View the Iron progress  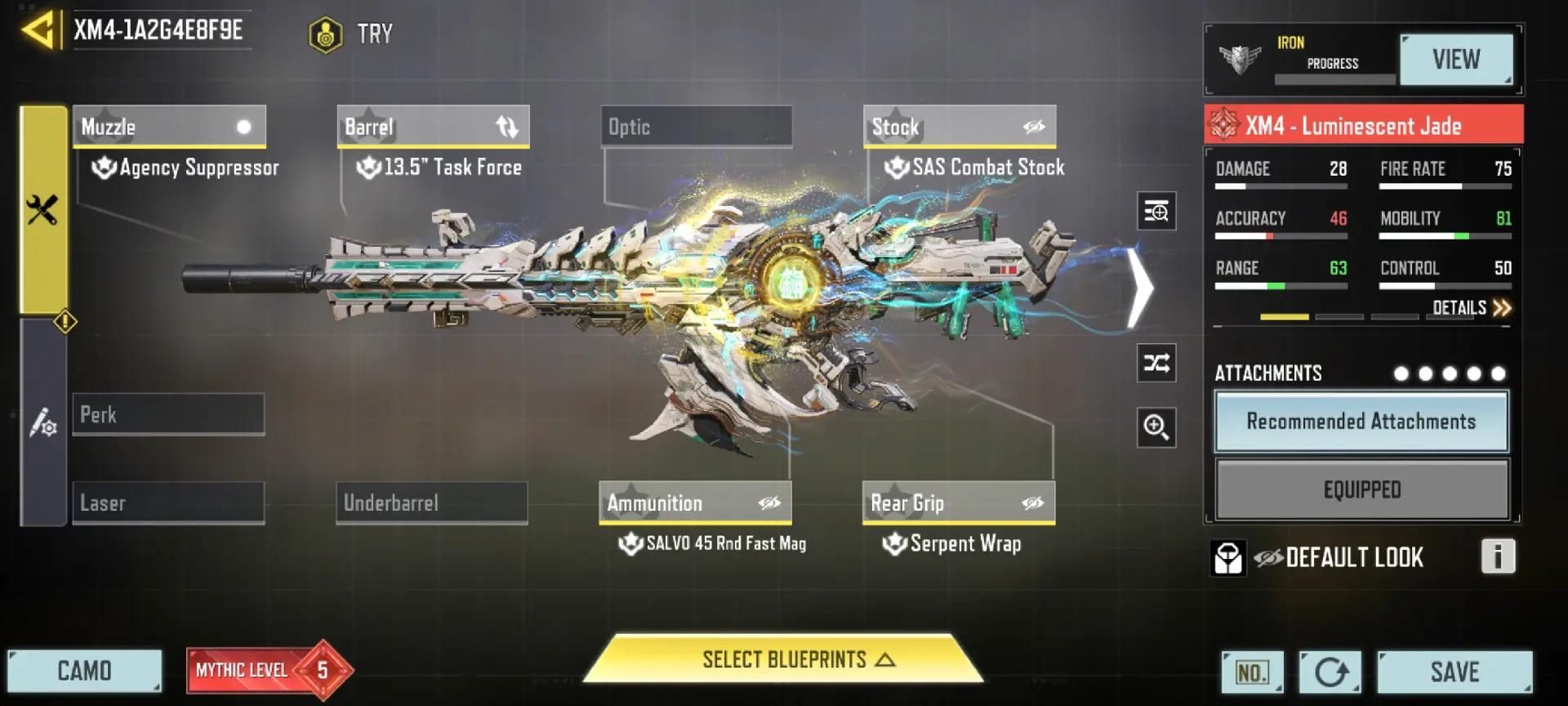pos(1455,60)
